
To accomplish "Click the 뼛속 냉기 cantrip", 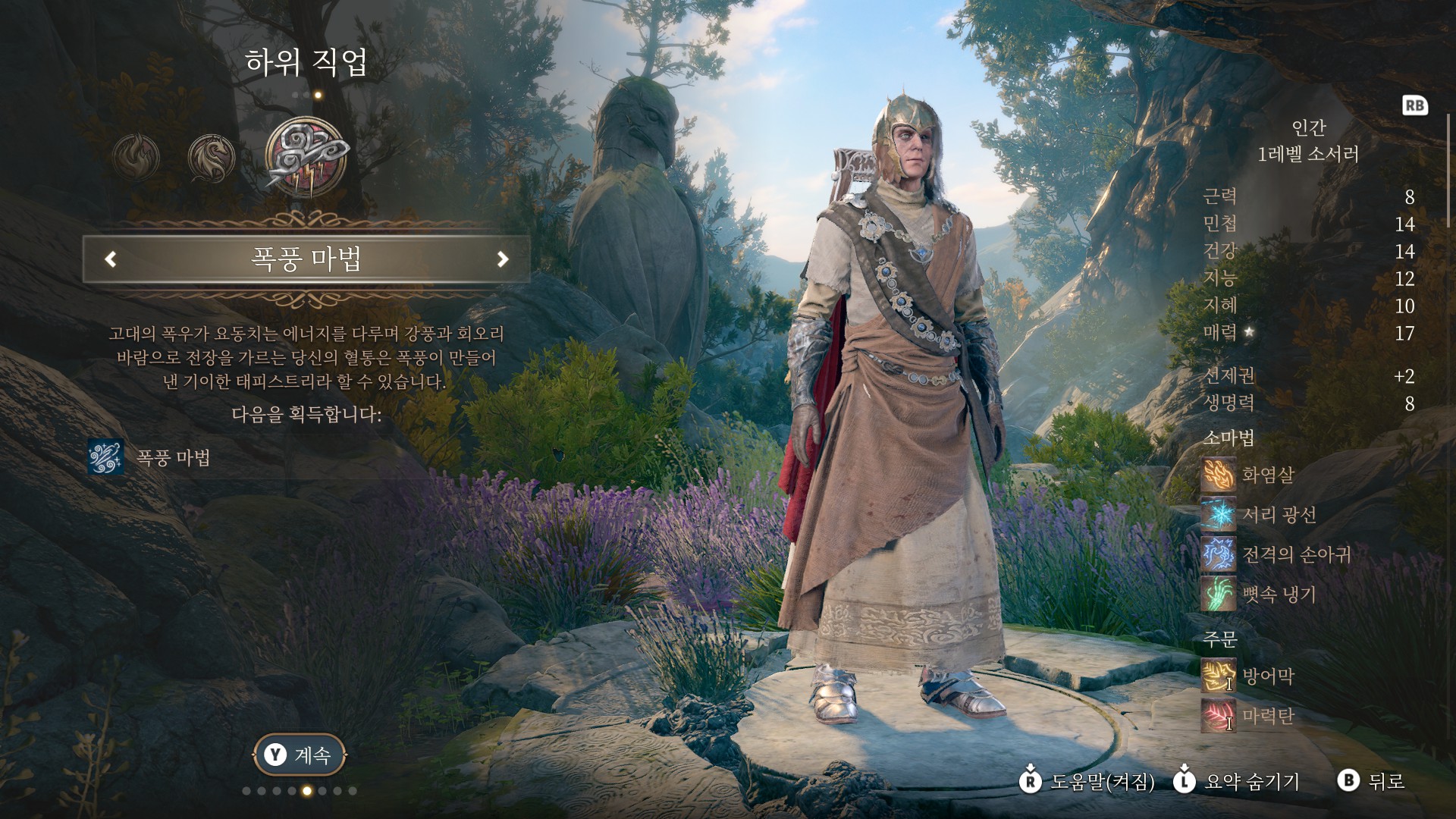I will [1278, 594].
